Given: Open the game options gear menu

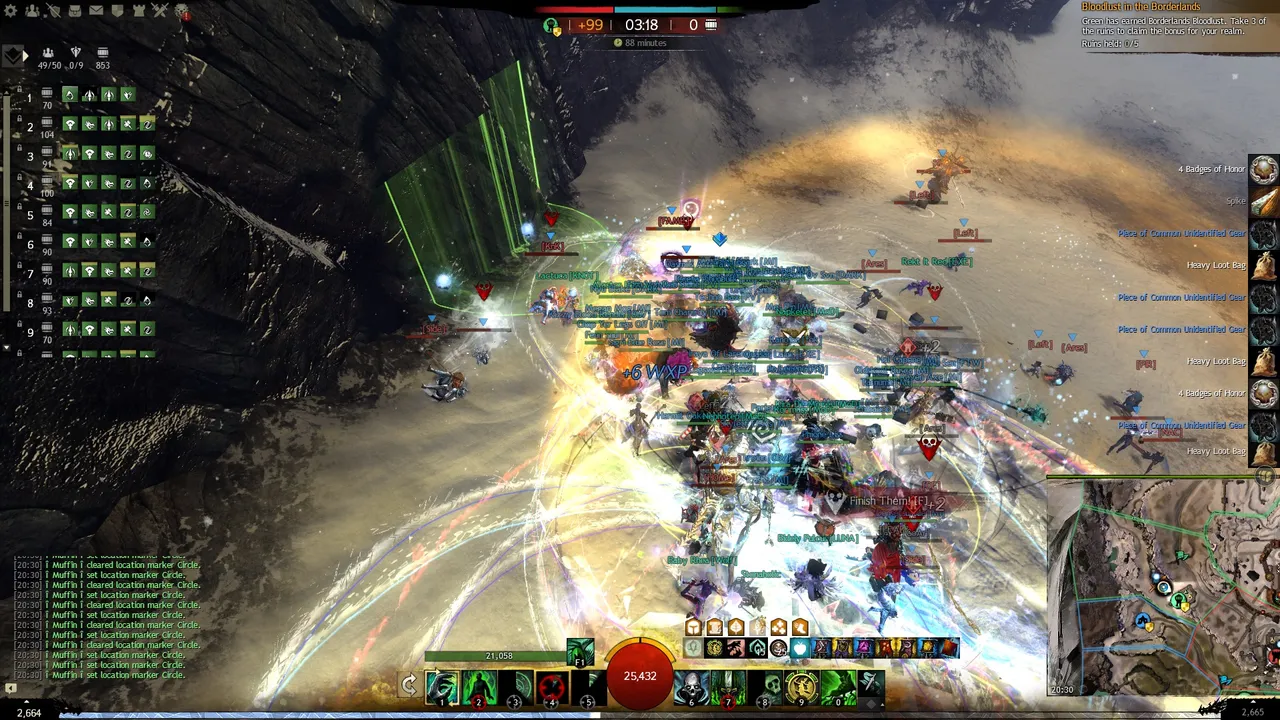Looking at the screenshot, I should tap(10, 9).
